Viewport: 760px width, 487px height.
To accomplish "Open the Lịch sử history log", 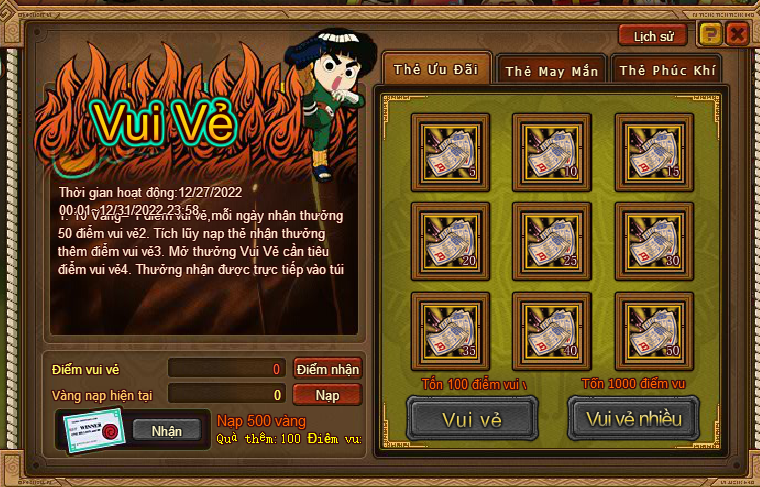I will click(x=652, y=36).
